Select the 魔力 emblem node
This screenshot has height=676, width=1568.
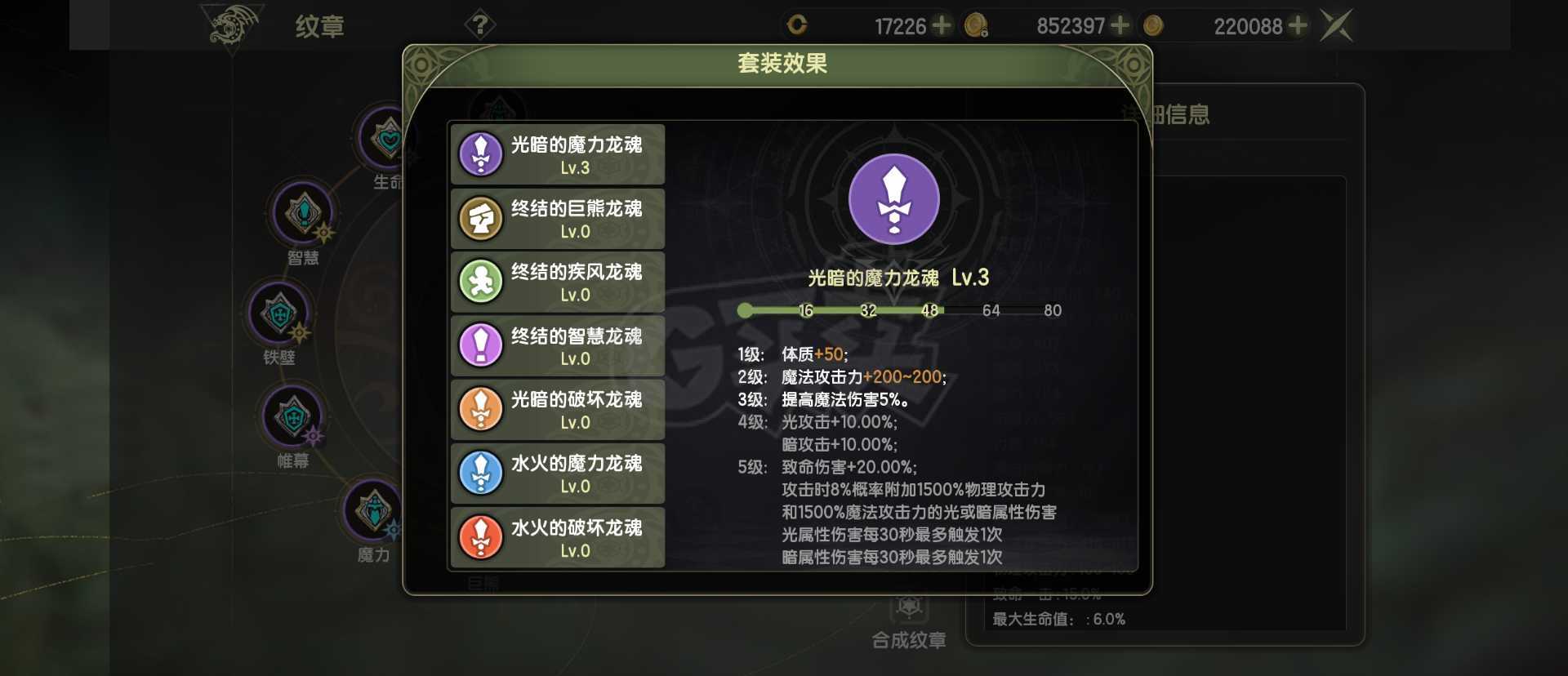pos(372,510)
